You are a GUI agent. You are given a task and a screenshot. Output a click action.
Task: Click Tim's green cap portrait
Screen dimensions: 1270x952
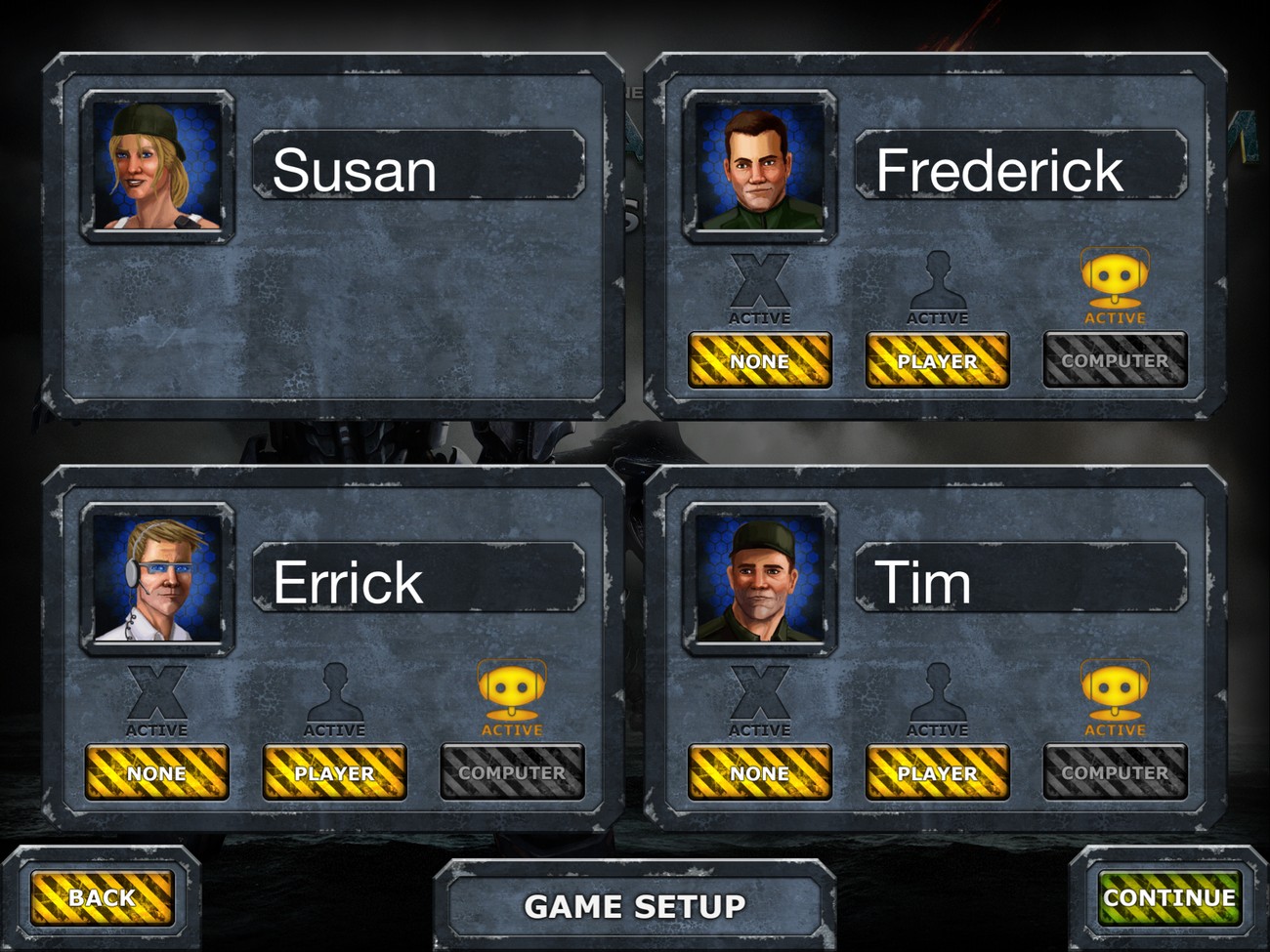pyautogui.click(x=759, y=579)
